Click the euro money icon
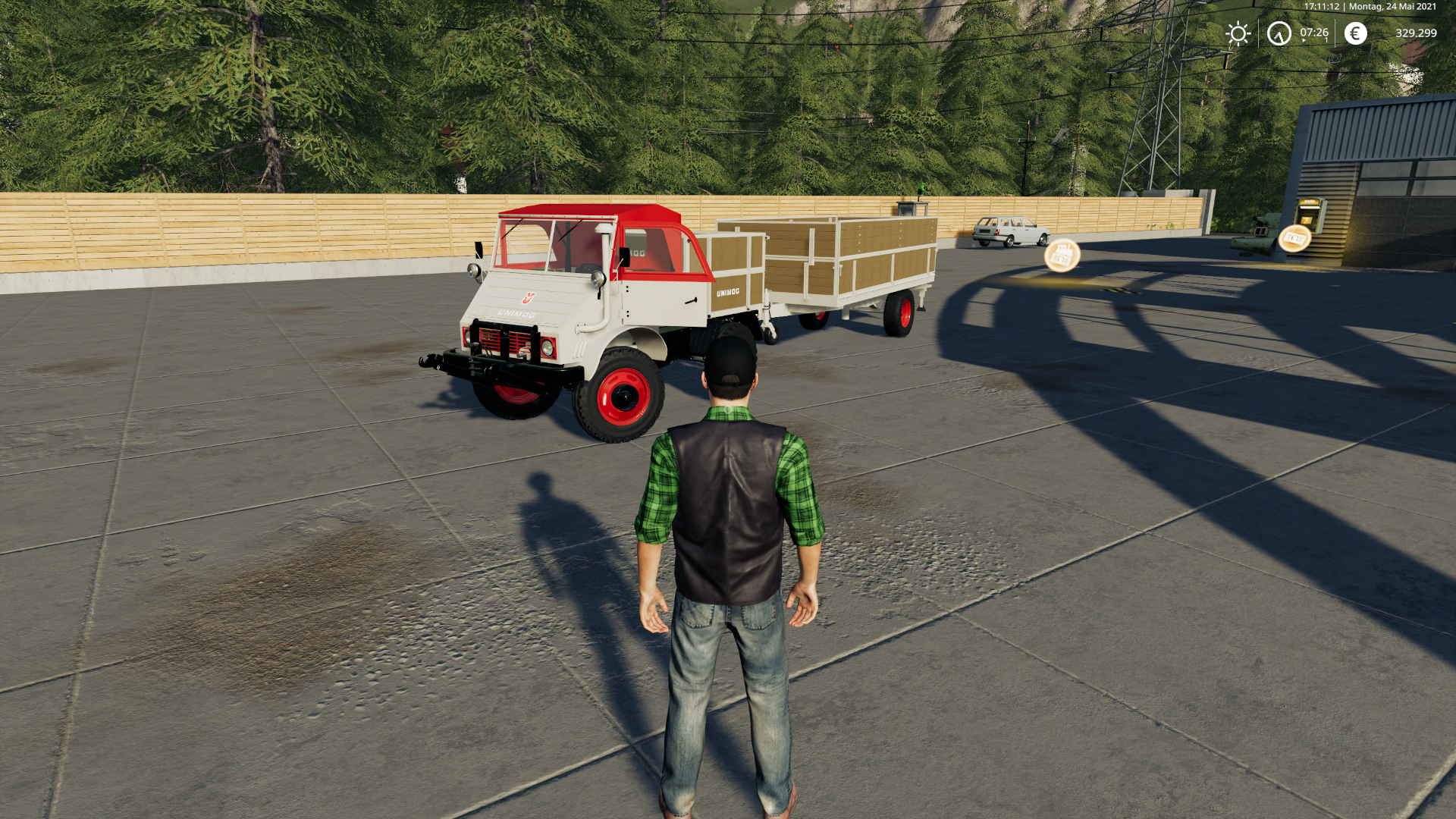 click(1355, 33)
